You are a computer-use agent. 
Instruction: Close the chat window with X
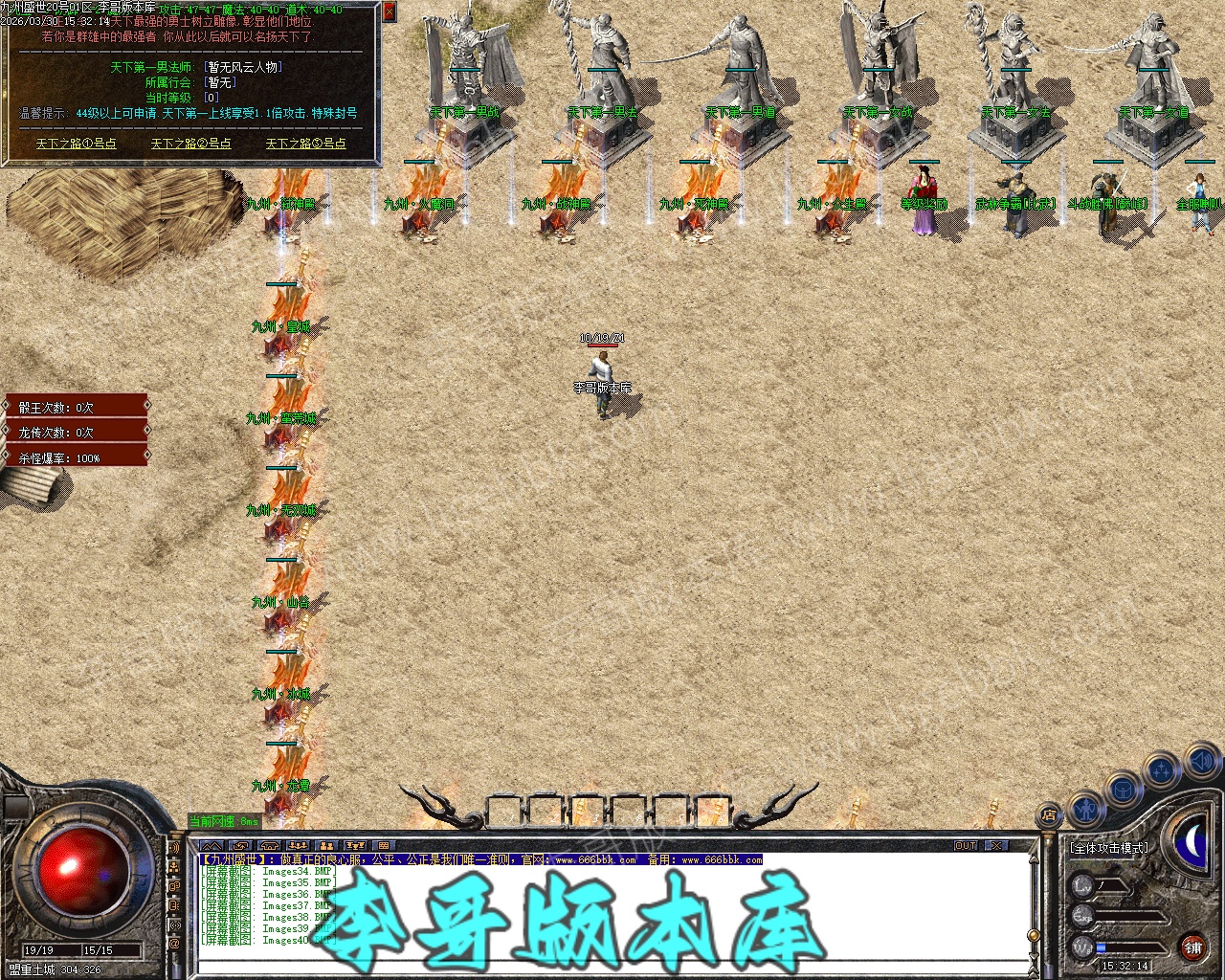997,846
